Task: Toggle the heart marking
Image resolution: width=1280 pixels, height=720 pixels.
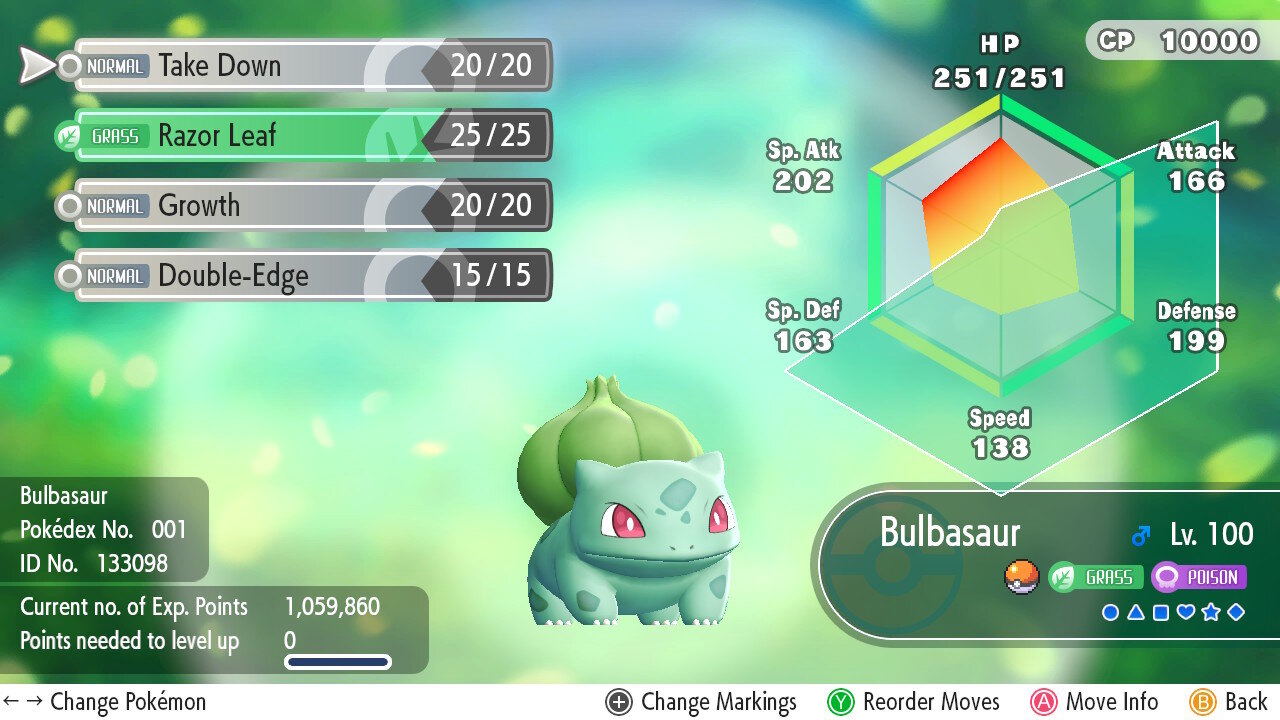Action: click(x=1186, y=612)
